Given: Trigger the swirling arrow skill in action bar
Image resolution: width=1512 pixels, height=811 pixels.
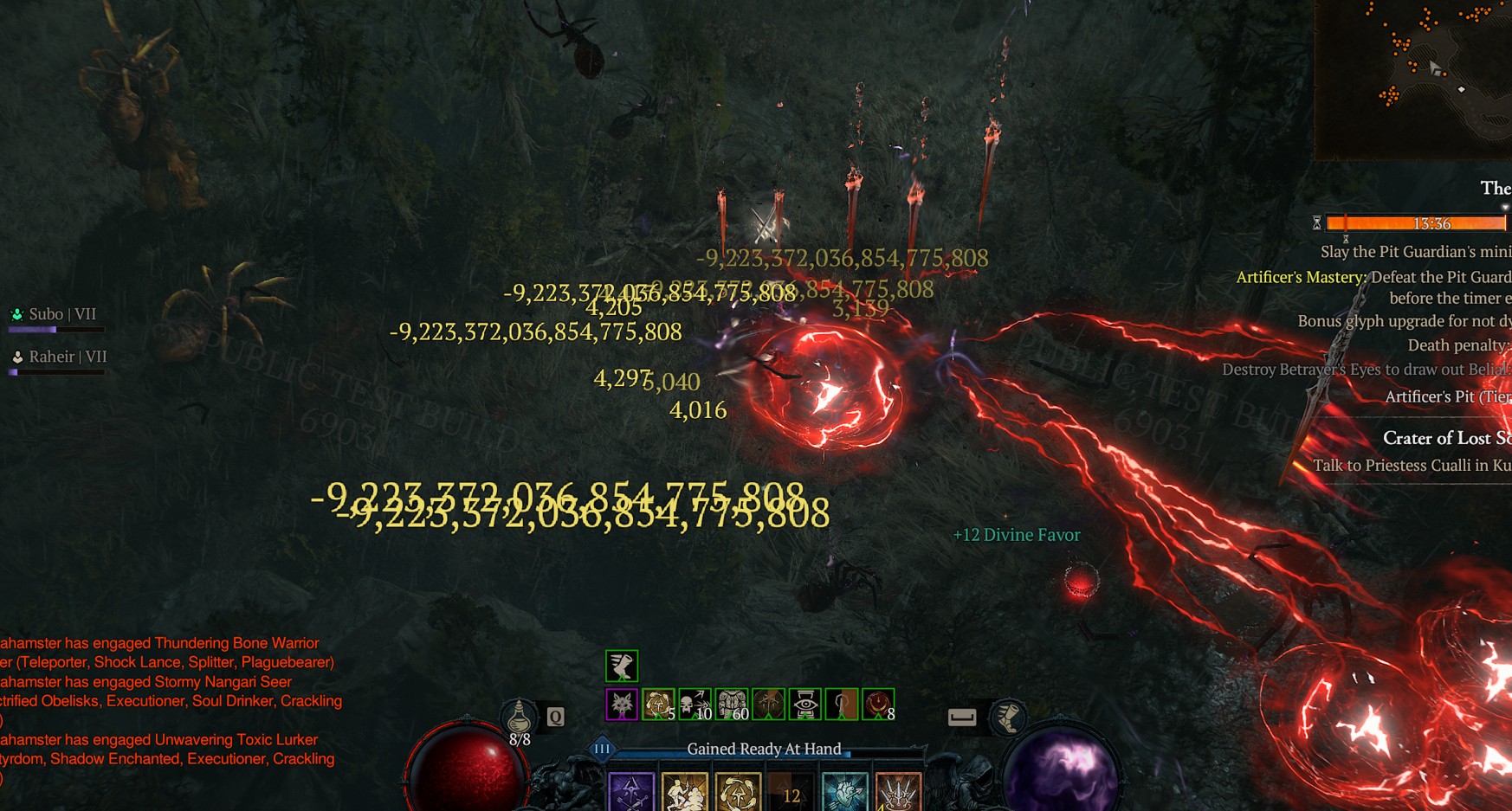Looking at the screenshot, I should (738, 794).
